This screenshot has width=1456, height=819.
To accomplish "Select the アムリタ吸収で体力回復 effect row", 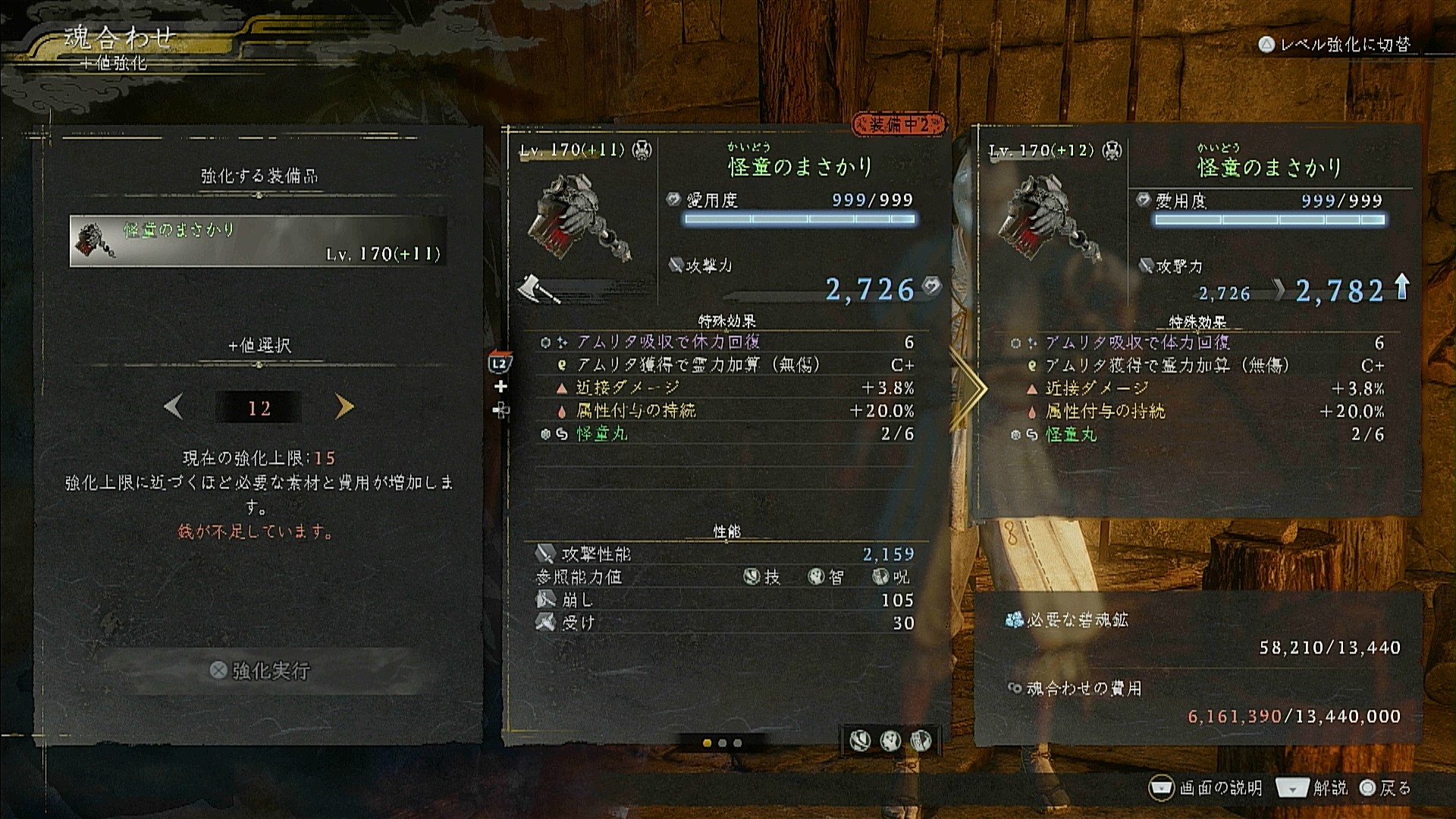I will pyautogui.click(x=726, y=342).
